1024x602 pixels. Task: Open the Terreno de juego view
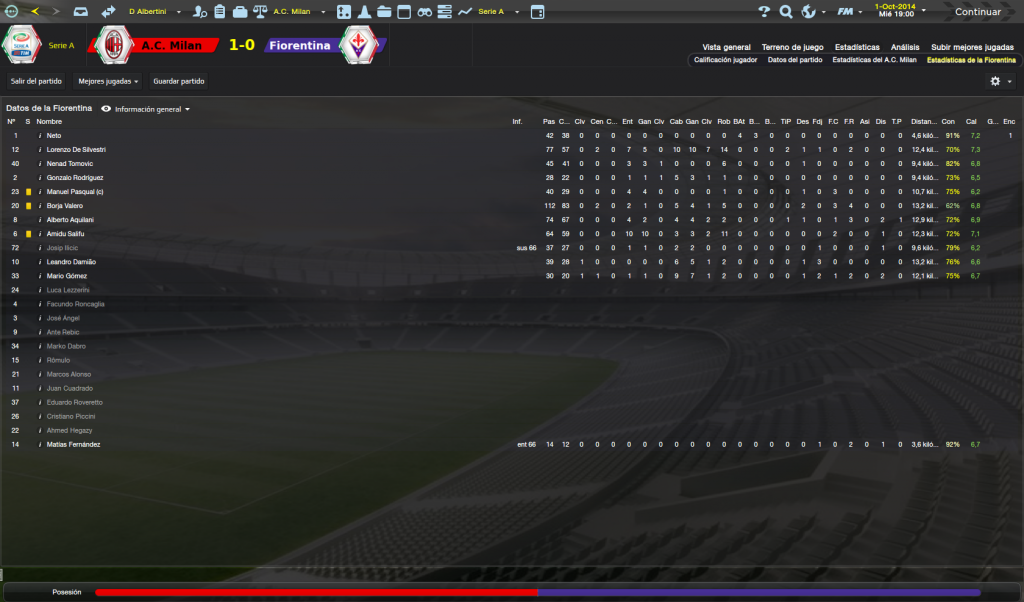pos(792,47)
